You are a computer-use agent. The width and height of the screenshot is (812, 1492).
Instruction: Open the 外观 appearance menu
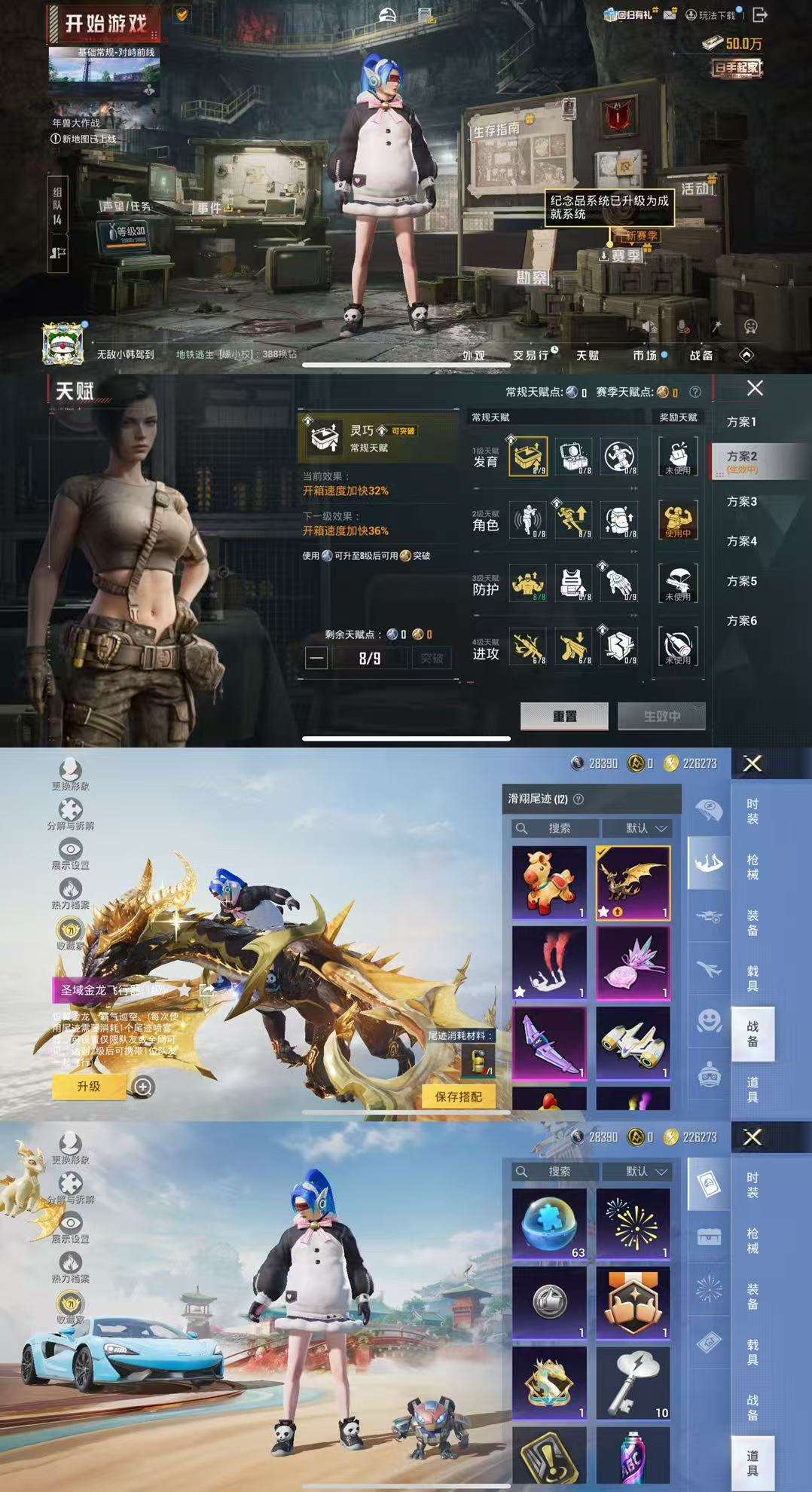coord(474,355)
